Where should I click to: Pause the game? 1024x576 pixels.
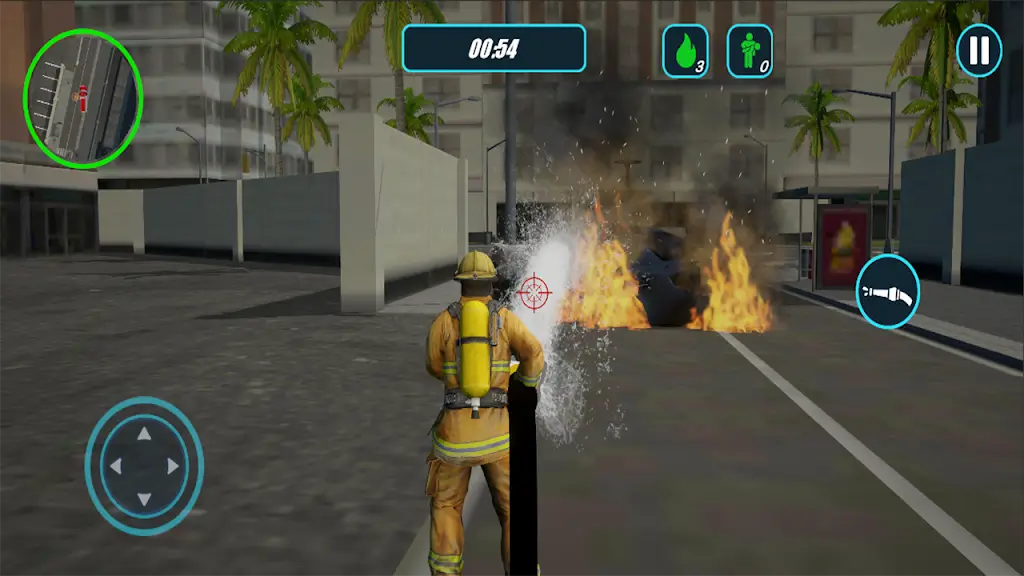[x=979, y=50]
